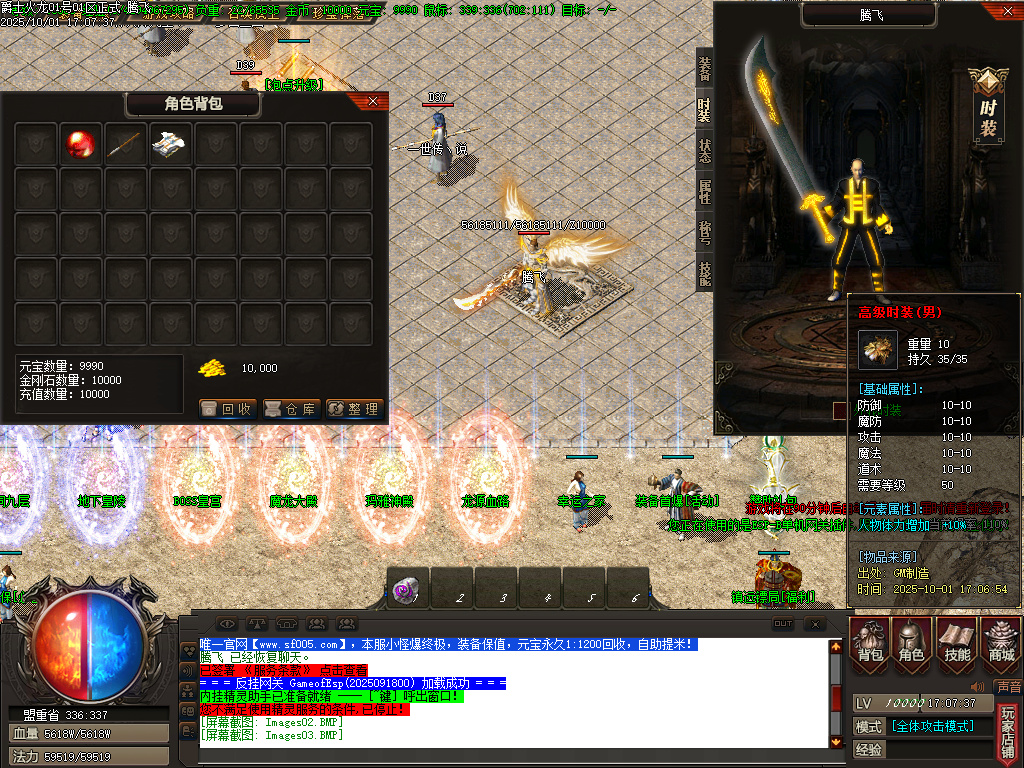This screenshot has width=1024, height=768.
Task: Use the item in hotbar slot 1
Action: tap(408, 589)
